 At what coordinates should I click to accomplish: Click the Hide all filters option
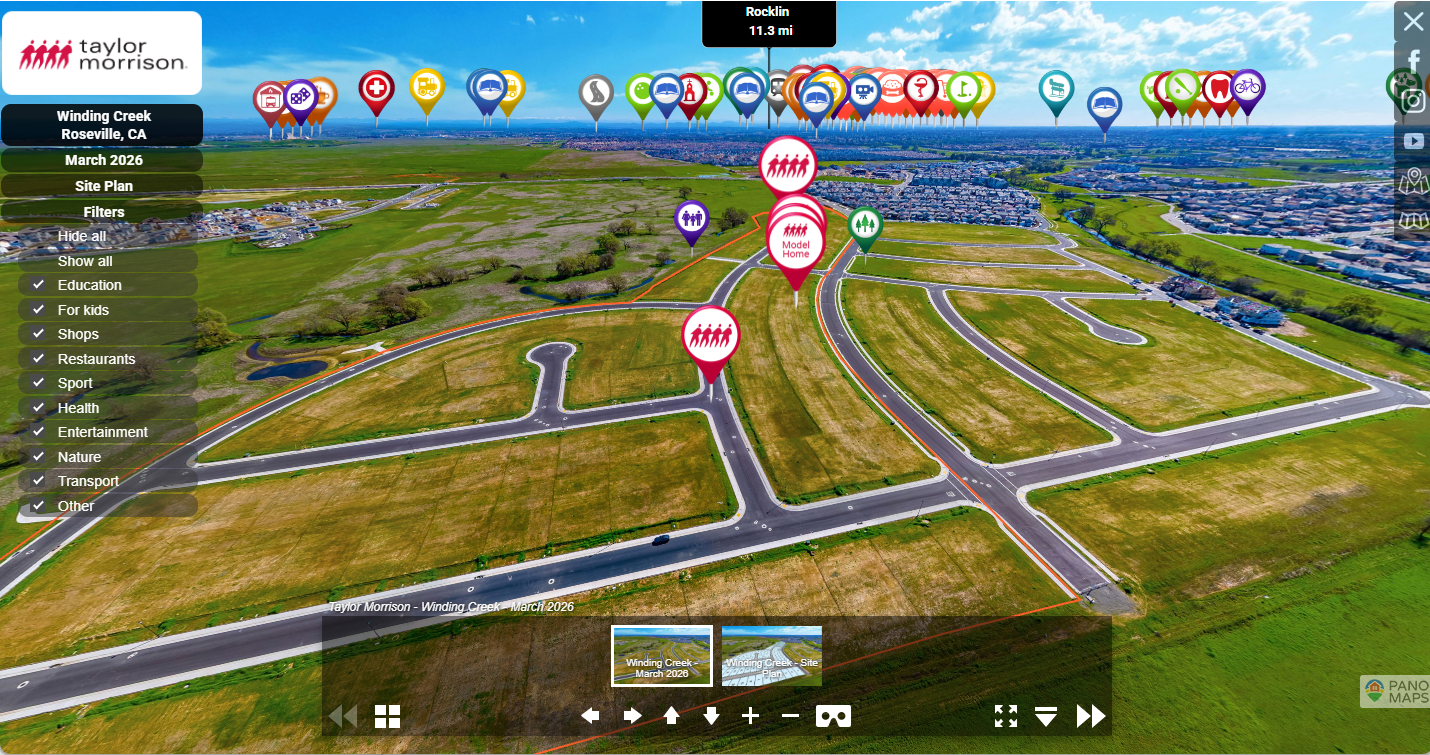(x=82, y=236)
